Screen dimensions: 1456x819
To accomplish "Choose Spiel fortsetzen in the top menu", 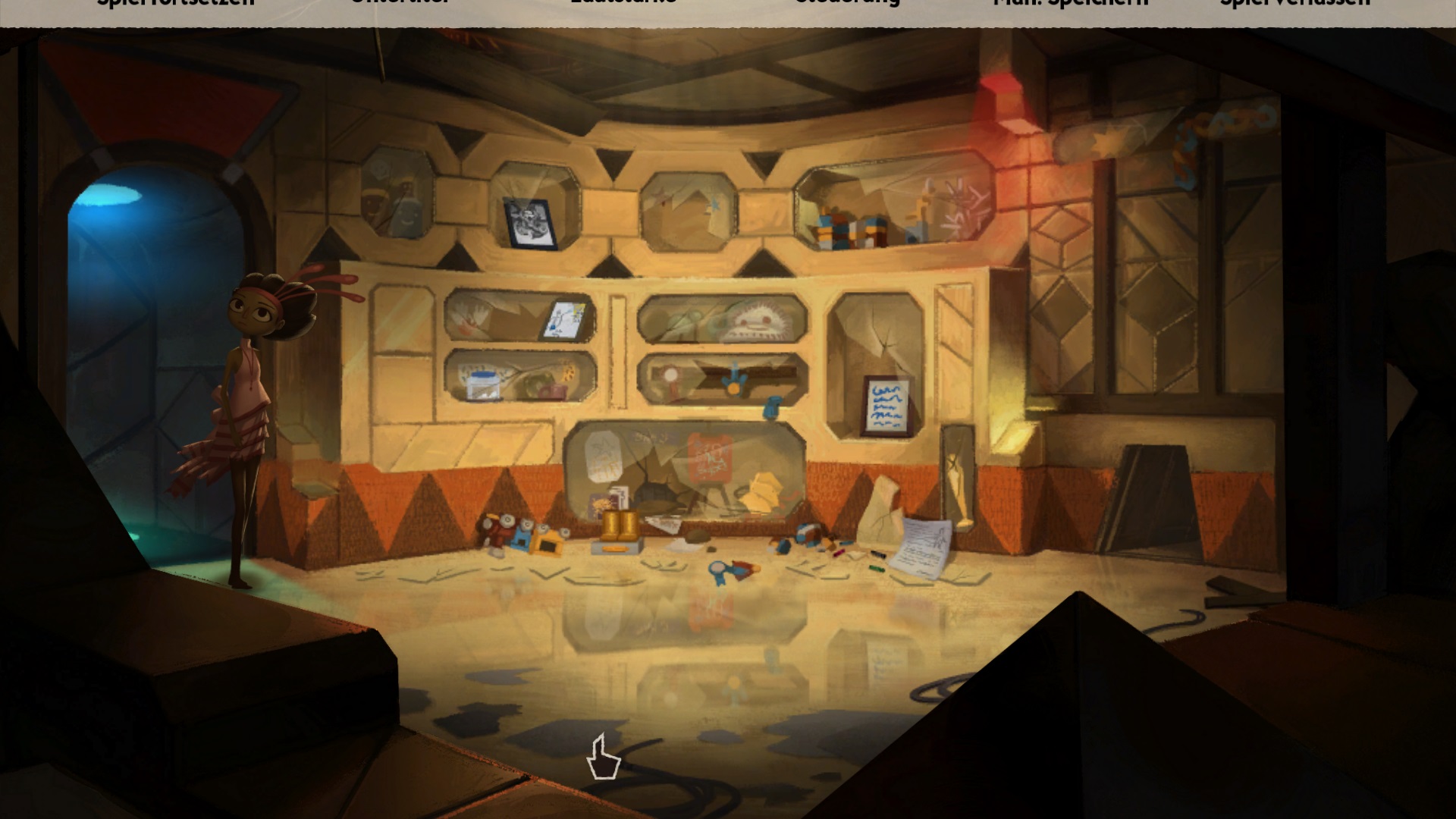I will point(176,4).
